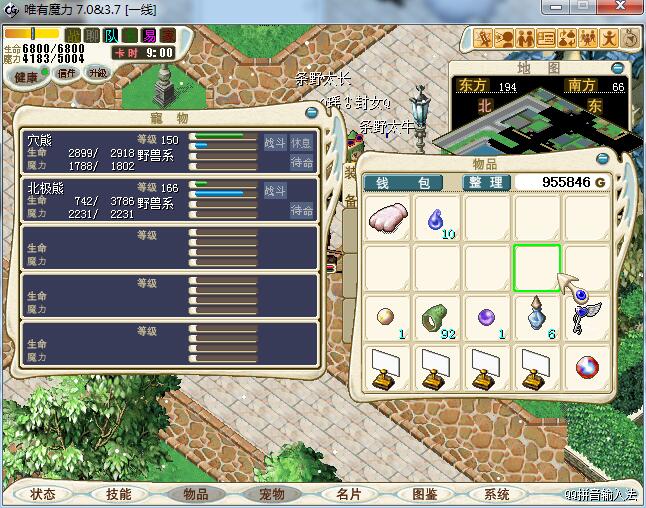Click the 整理 sort button in inventory
Image resolution: width=646 pixels, height=508 pixels.
487,183
